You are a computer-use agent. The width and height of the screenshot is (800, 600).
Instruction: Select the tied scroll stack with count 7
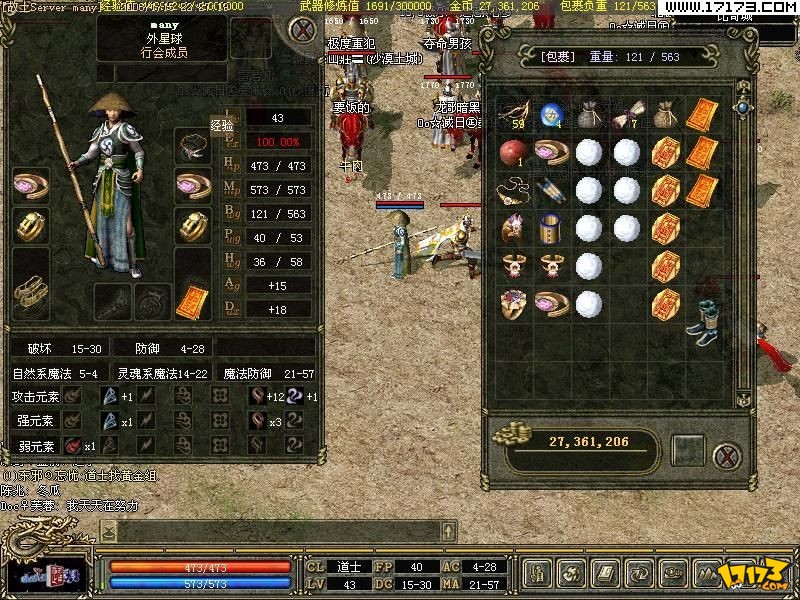coord(625,116)
